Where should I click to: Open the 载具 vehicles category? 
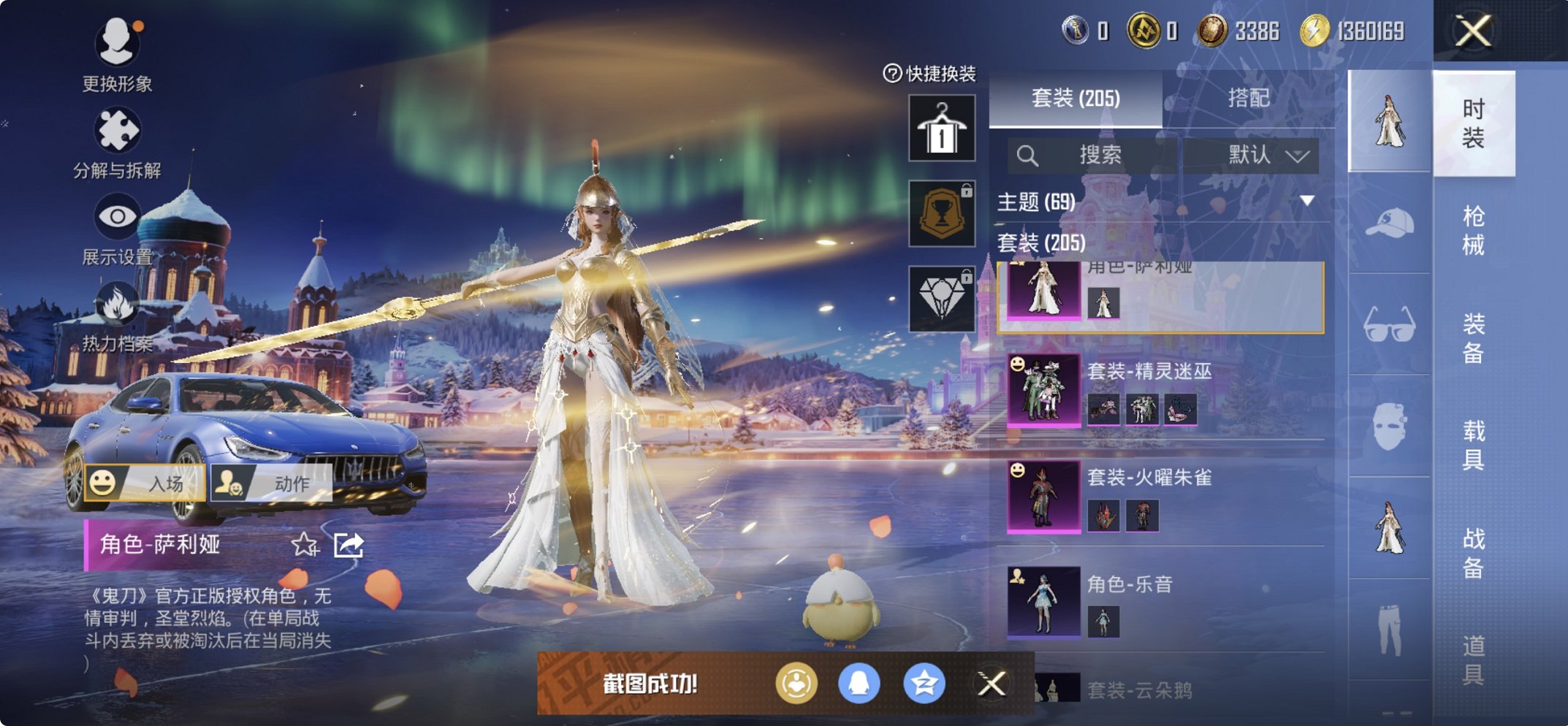pos(1473,444)
